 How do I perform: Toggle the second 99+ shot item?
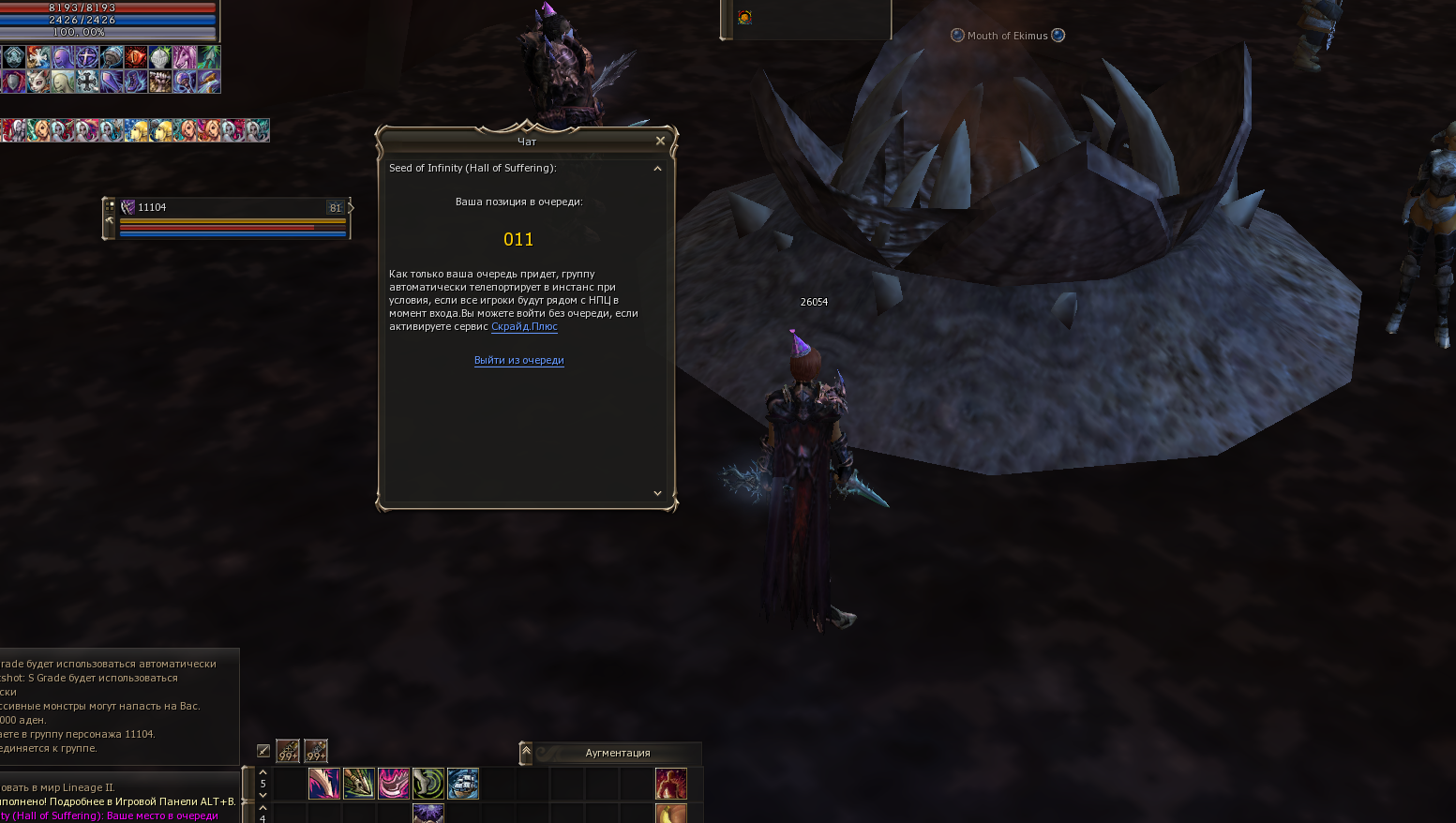[x=316, y=751]
